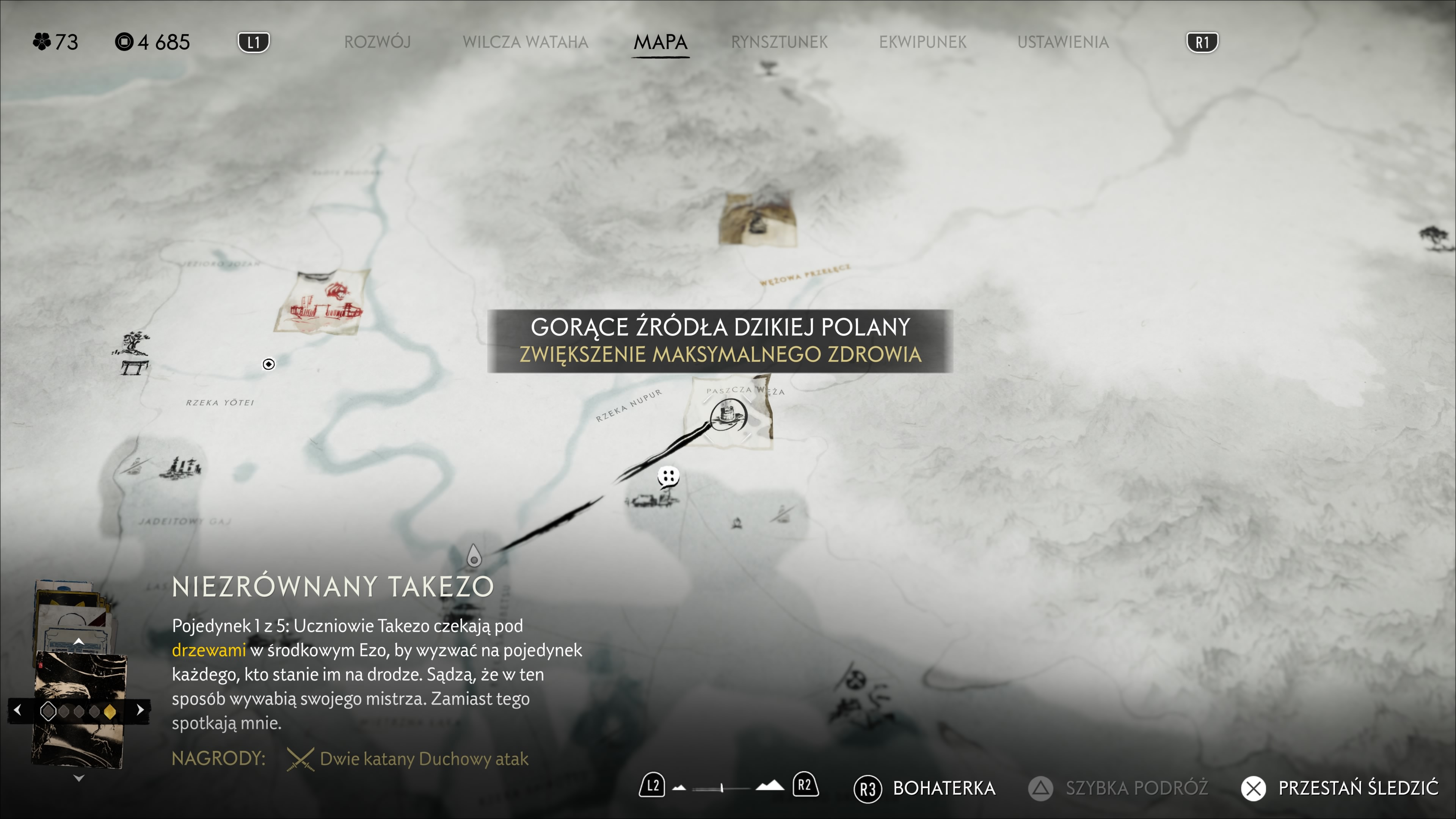Open the Ekwipunek tab

click(x=923, y=42)
